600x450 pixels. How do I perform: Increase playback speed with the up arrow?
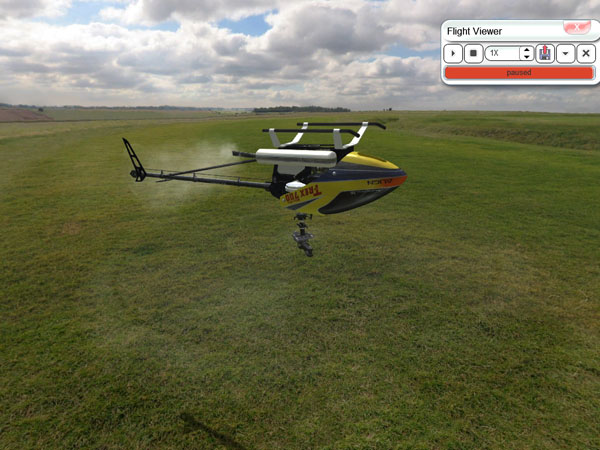pos(527,49)
